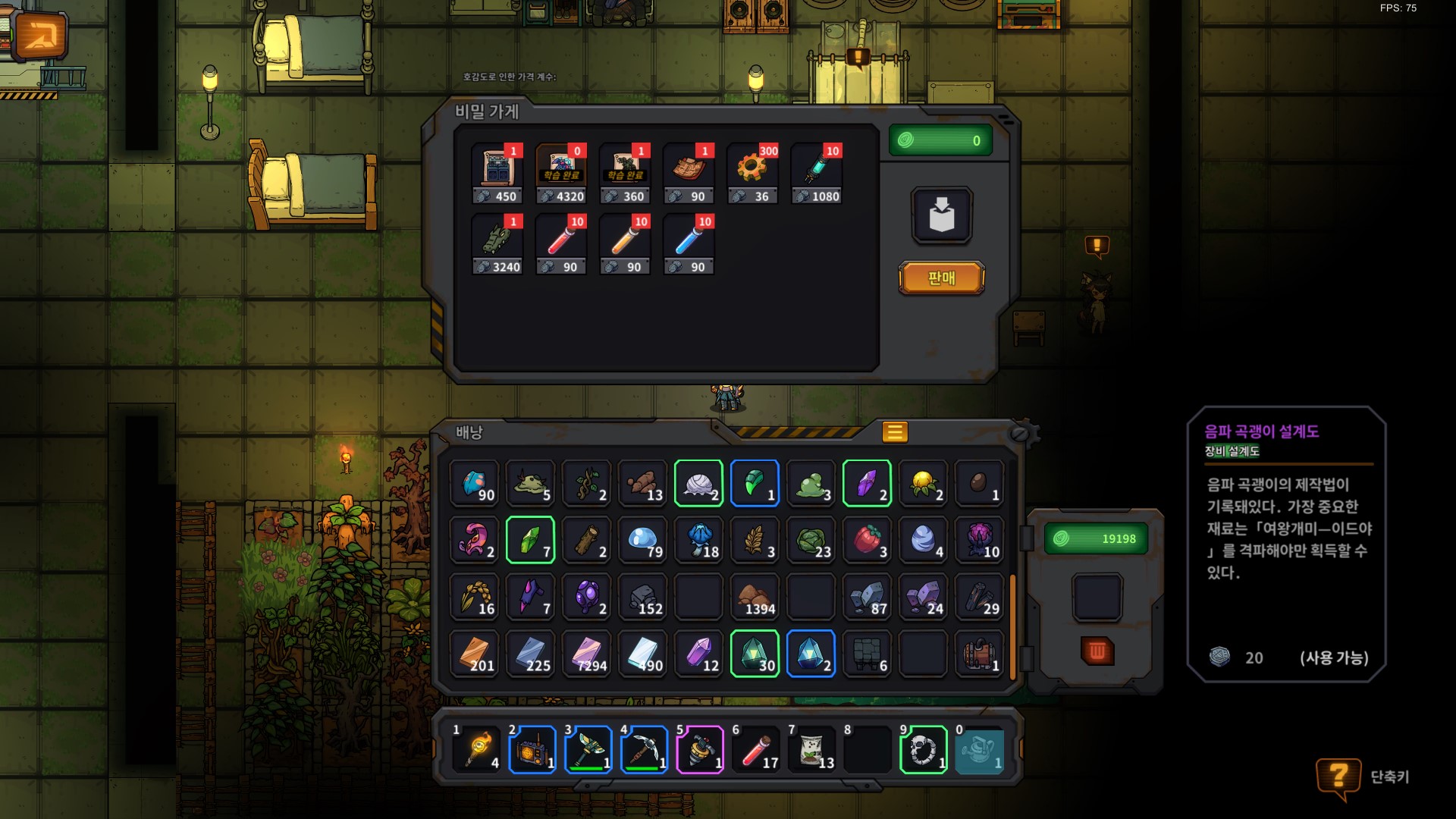Select the watering can hotbar slot
The height and width of the screenshot is (819, 1456).
point(979,750)
